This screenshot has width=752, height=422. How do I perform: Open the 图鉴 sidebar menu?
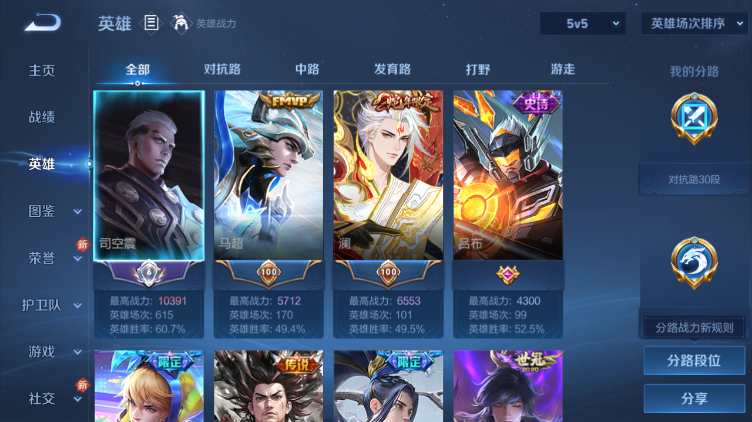pos(42,211)
